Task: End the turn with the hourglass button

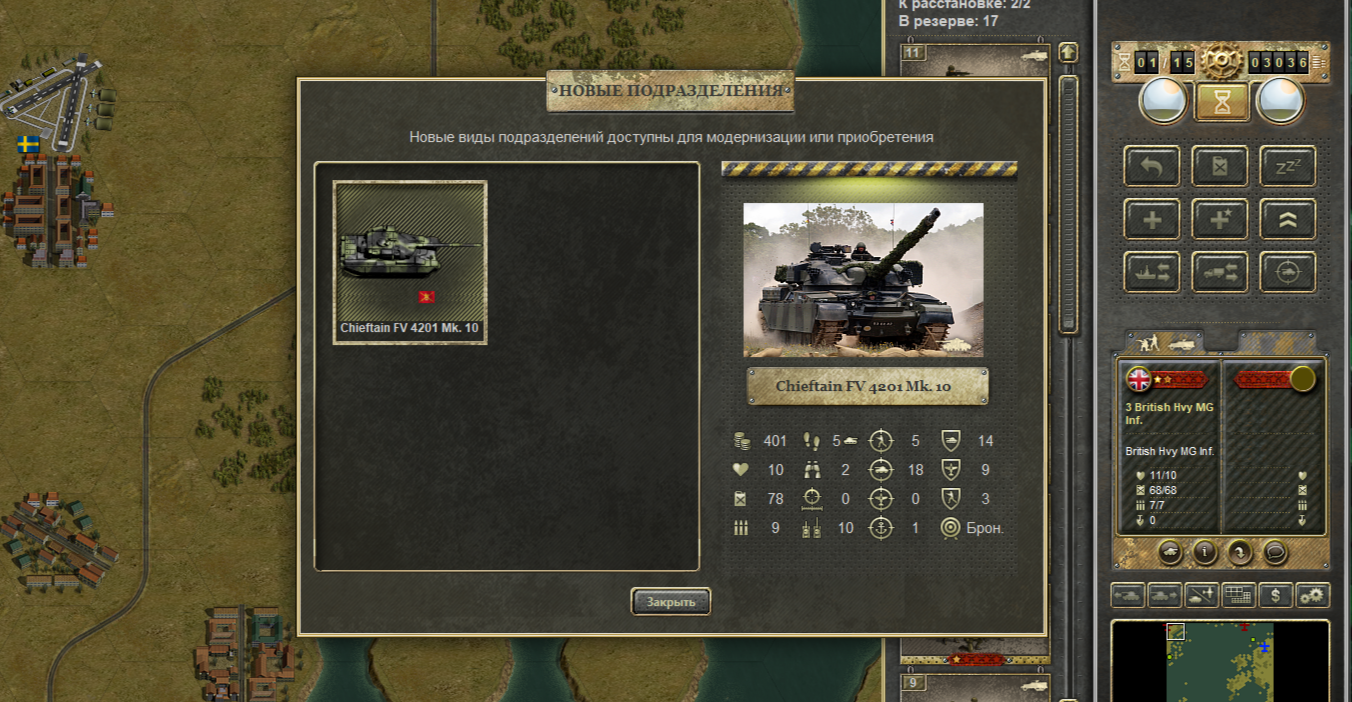Action: (x=1221, y=101)
